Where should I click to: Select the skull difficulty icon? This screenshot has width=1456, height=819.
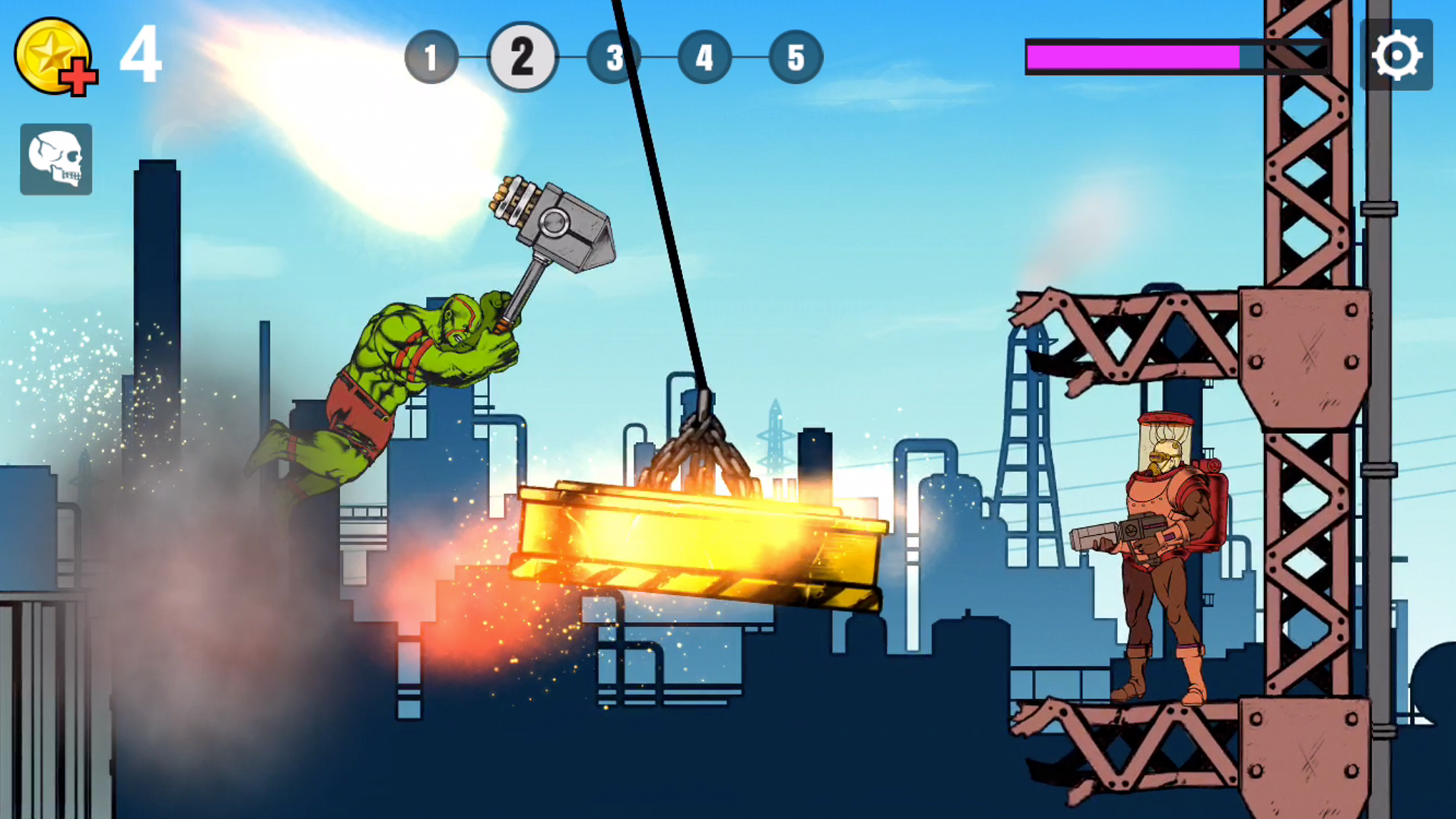click(x=56, y=158)
